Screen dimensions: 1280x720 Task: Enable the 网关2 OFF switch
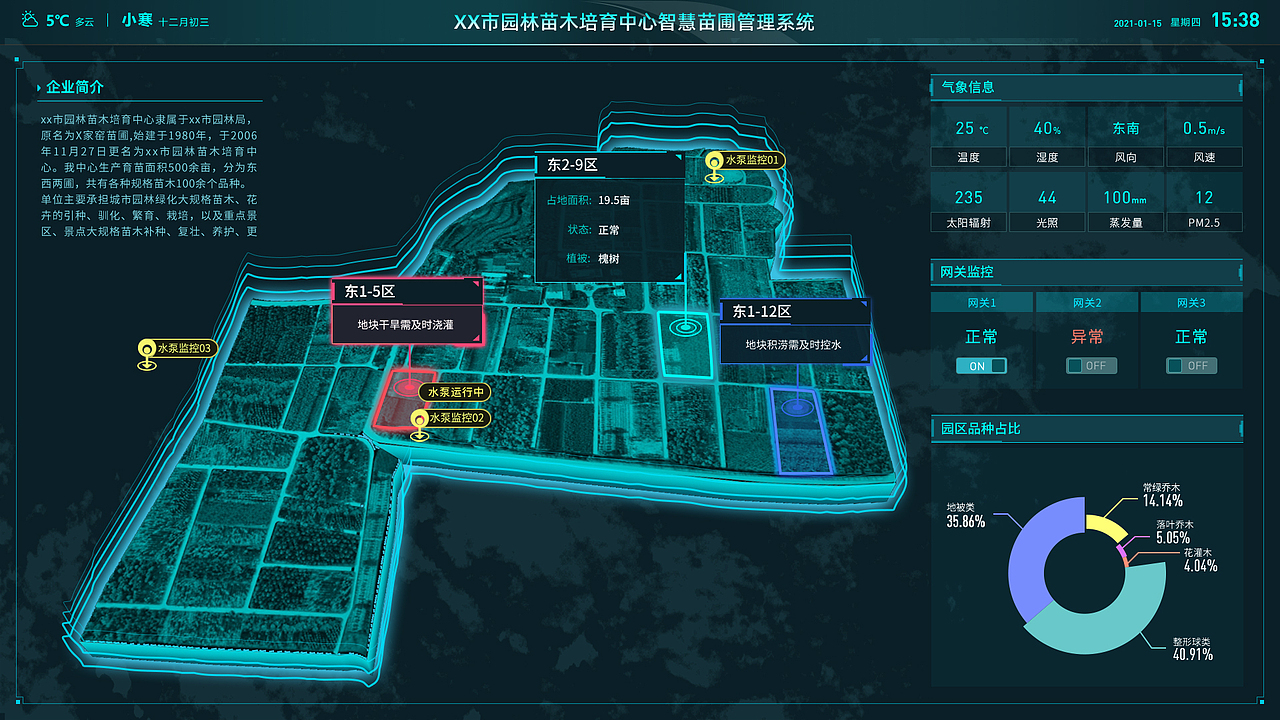click(x=1090, y=365)
